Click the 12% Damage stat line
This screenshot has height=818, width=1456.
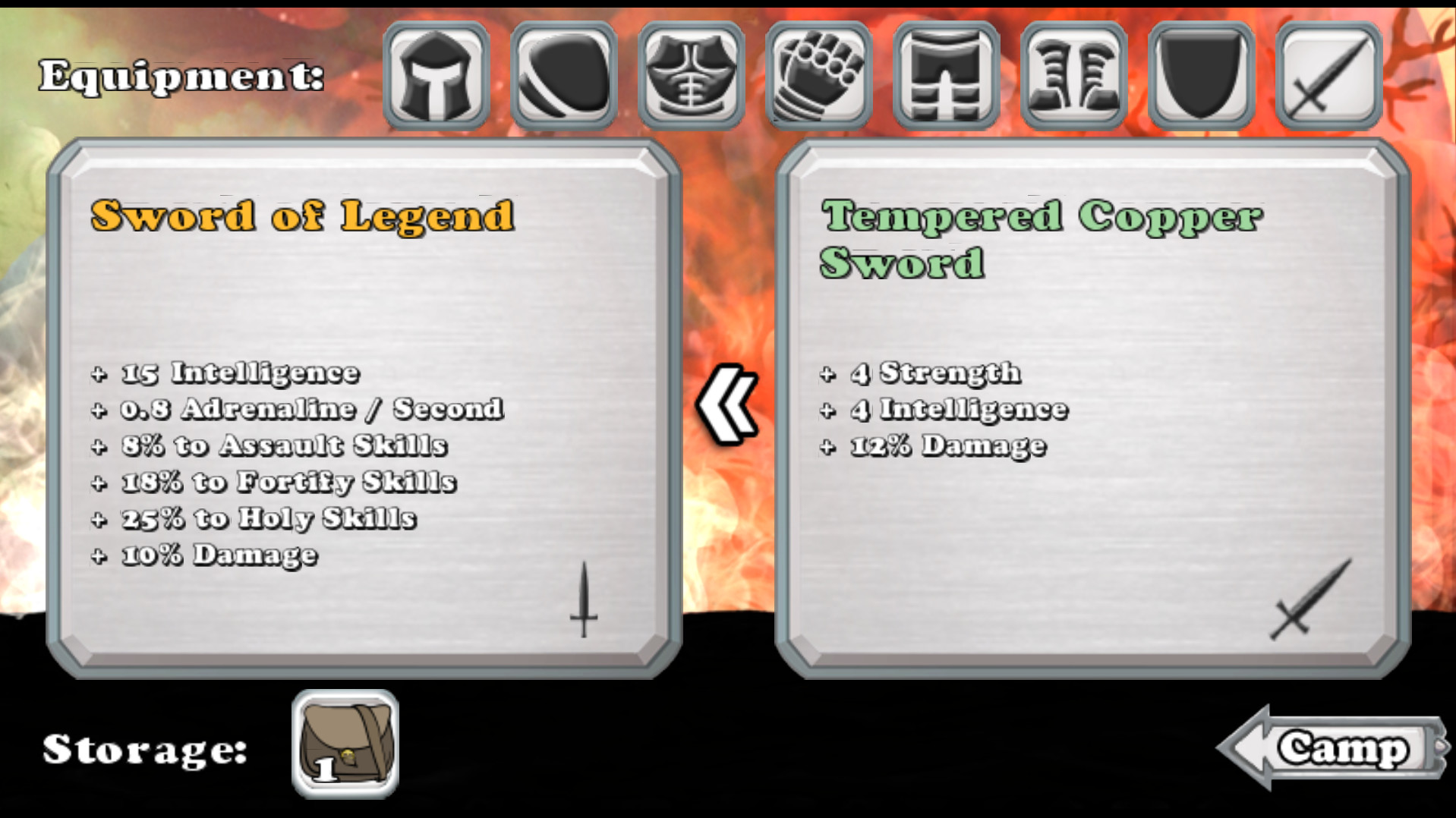coord(934,445)
